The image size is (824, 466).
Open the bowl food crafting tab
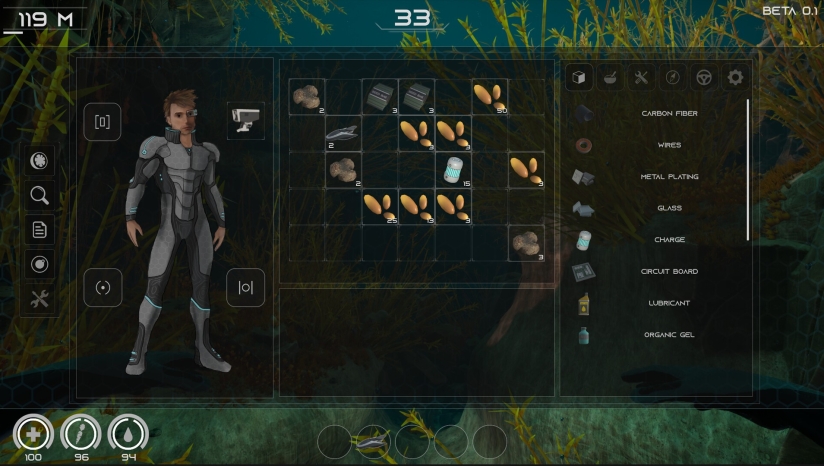611,77
